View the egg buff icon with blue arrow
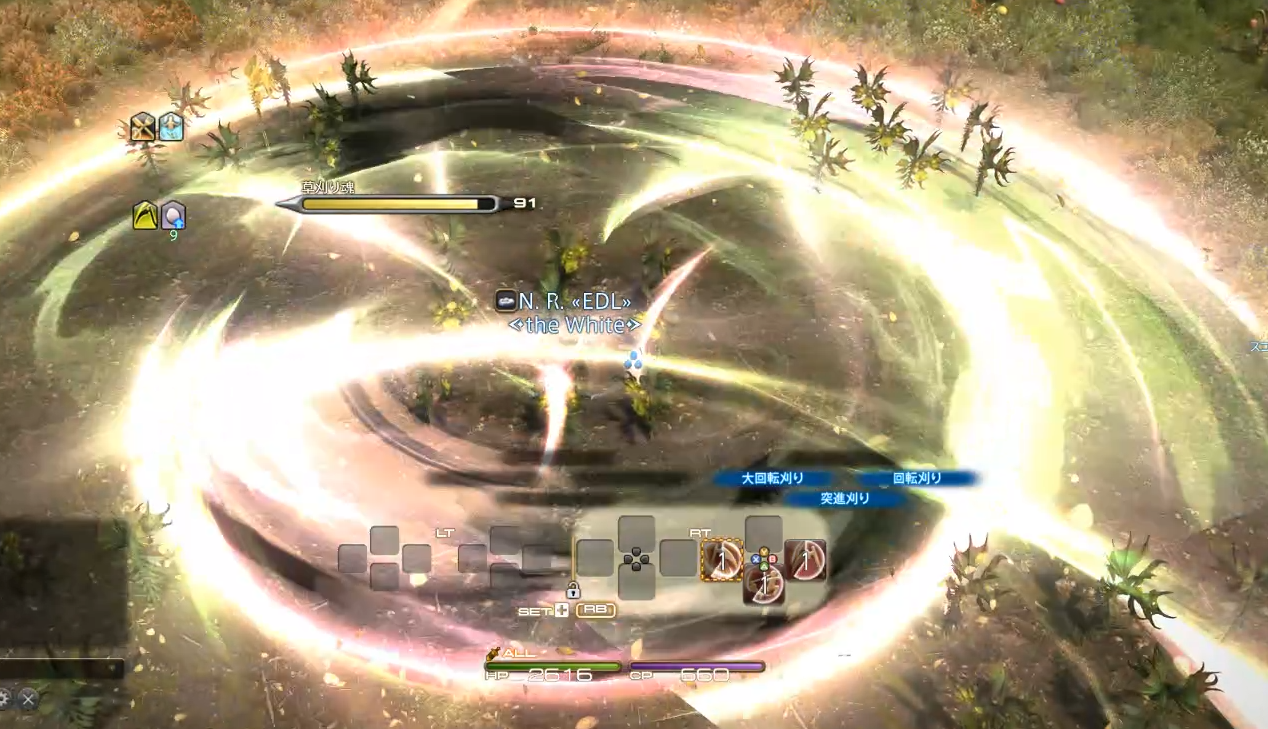This screenshot has width=1268, height=729. click(173, 215)
